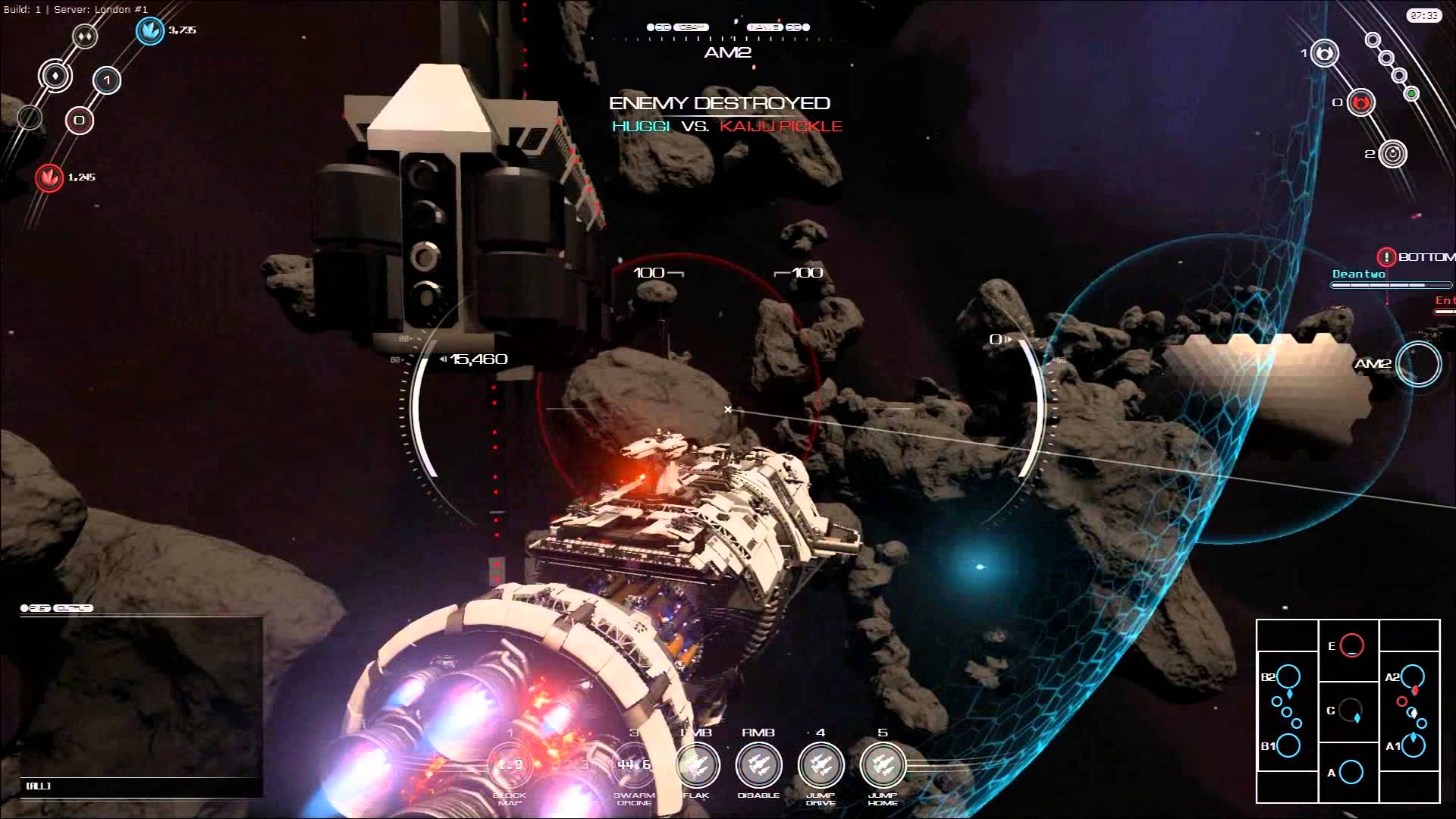
Task: Activate the Flak weapon ability
Action: (696, 765)
